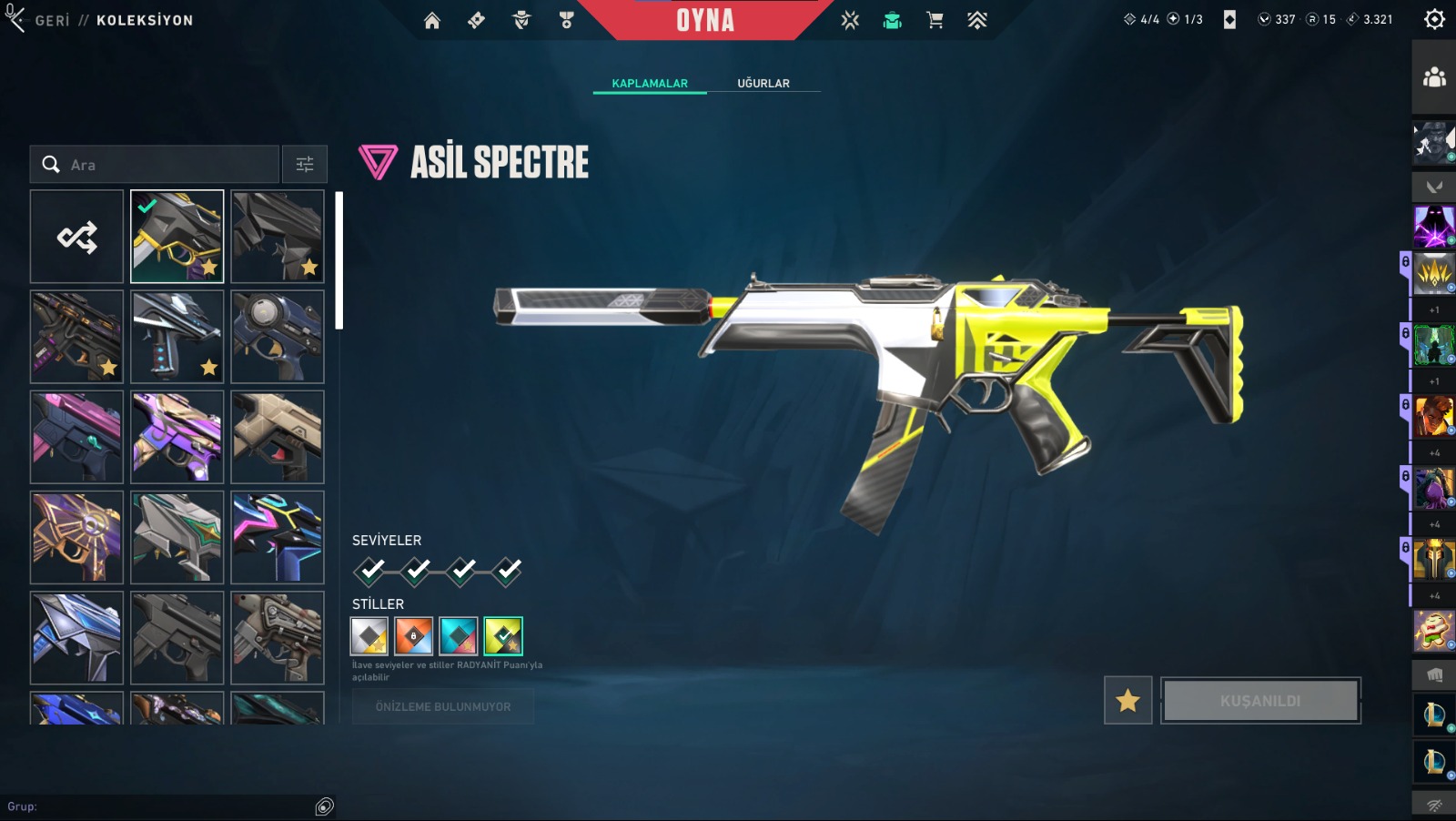1456x821 pixels.
Task: Open settings with the gear icon
Action: [x=1434, y=19]
